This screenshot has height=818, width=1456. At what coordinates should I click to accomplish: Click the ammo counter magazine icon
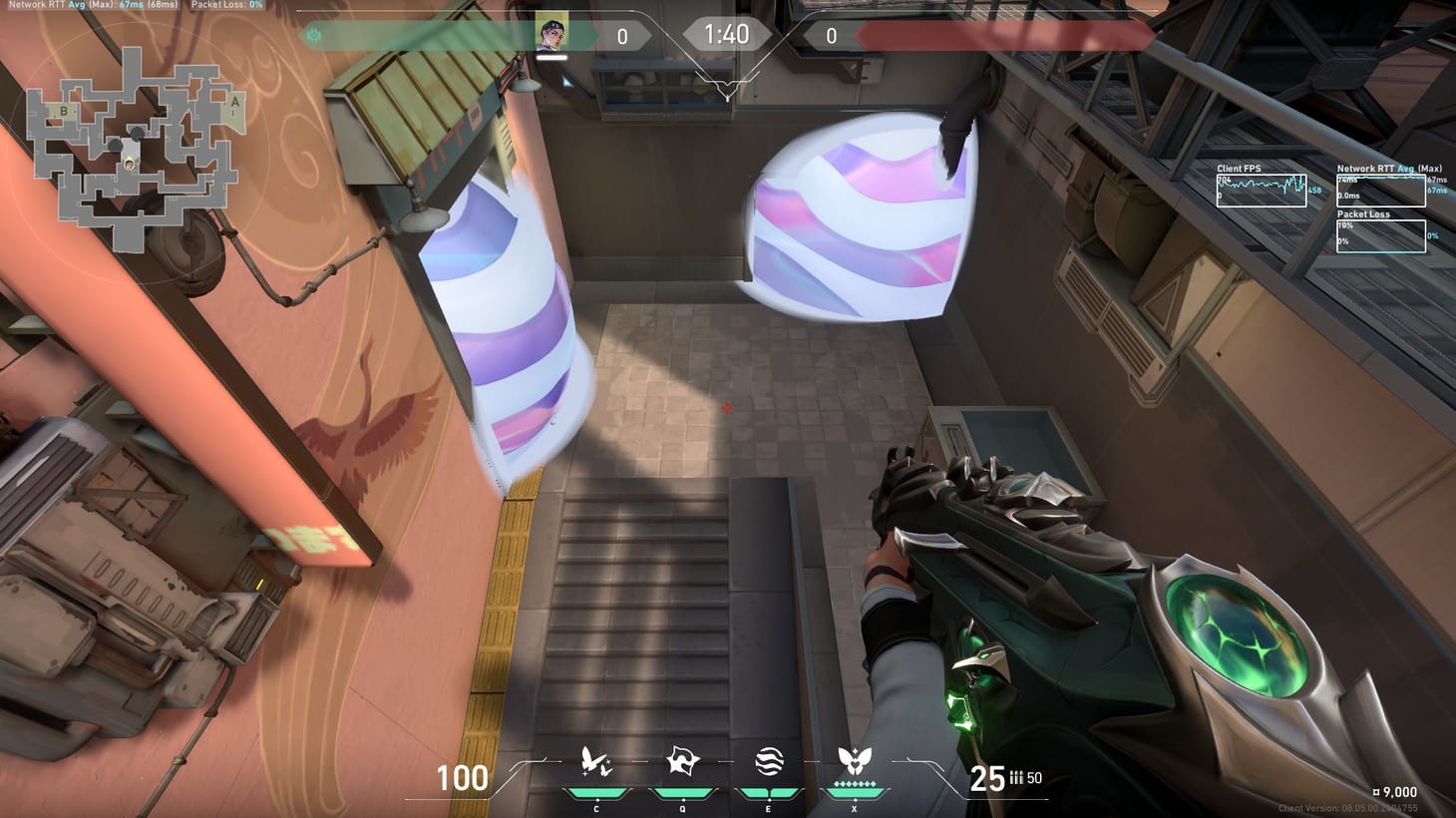pos(1014,779)
